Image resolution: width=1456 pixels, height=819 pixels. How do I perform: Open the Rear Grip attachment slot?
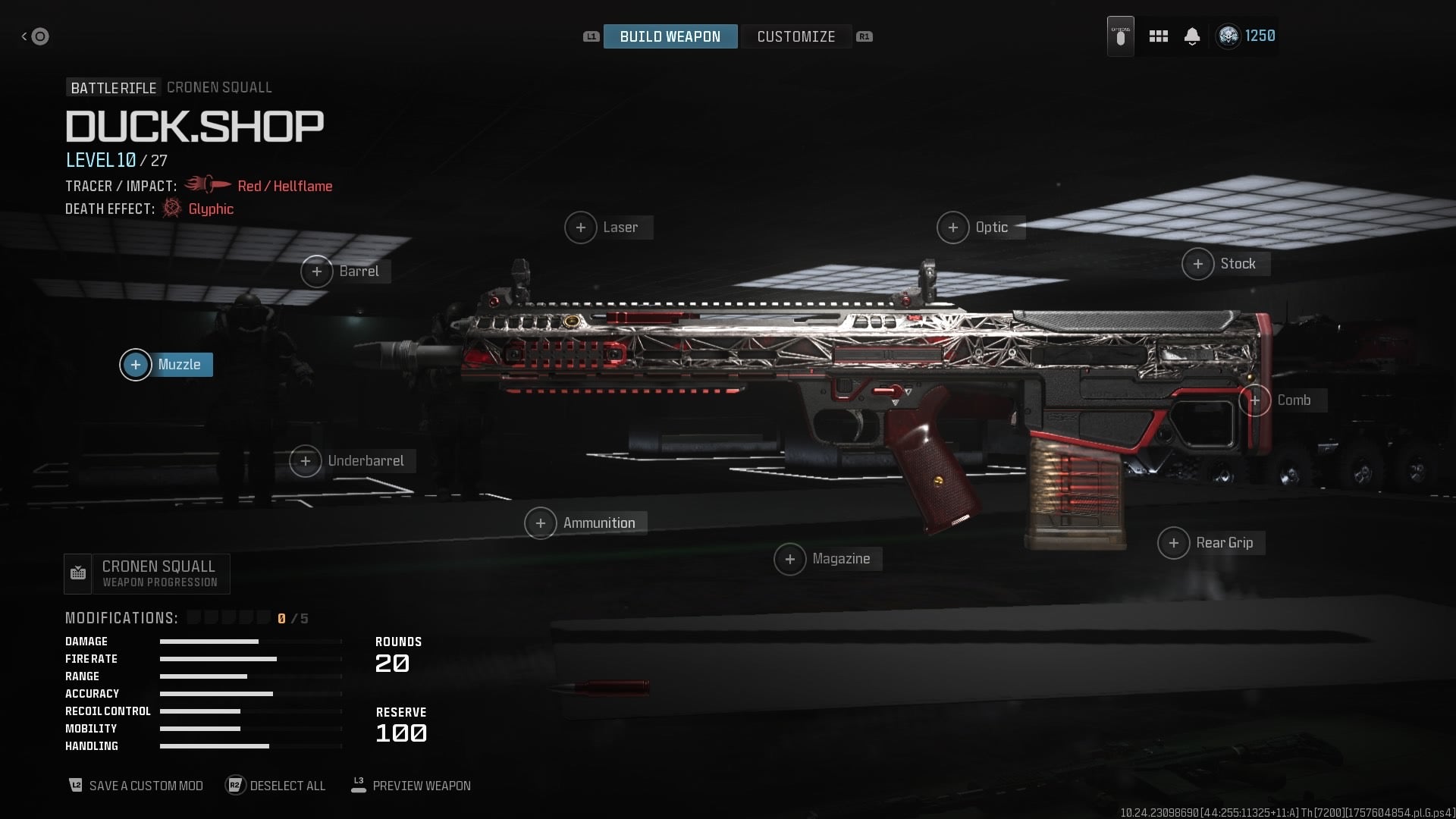pos(1211,543)
